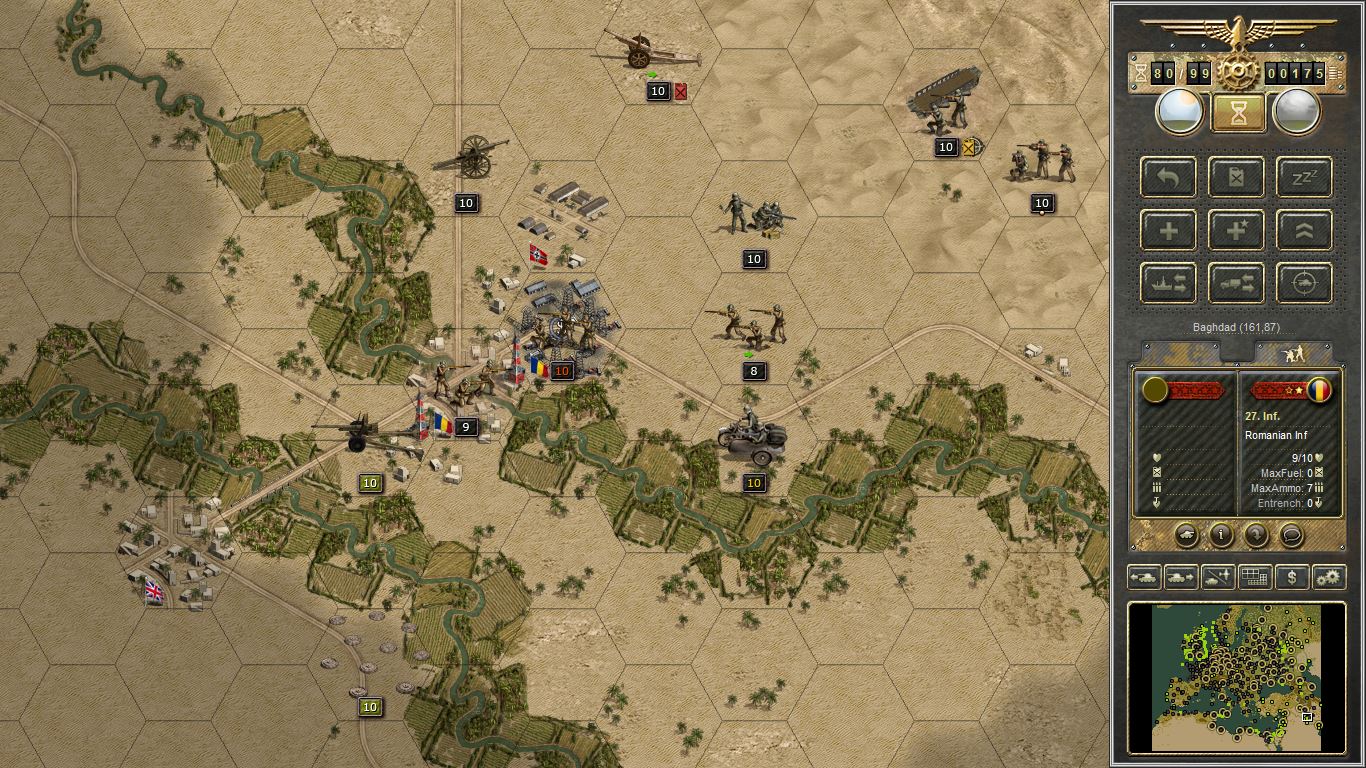Request elite replacements for the unit
The image size is (1366, 768).
1236,230
